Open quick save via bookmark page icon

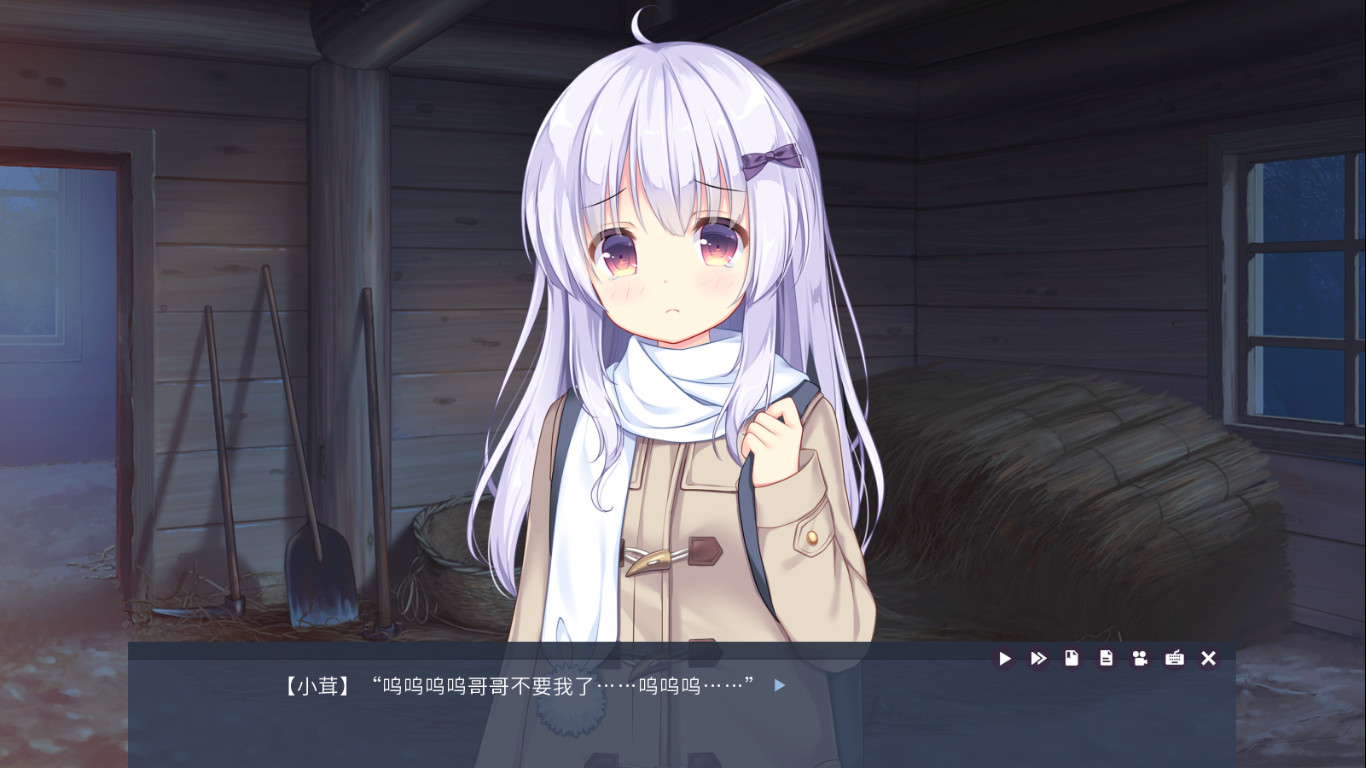1072,658
